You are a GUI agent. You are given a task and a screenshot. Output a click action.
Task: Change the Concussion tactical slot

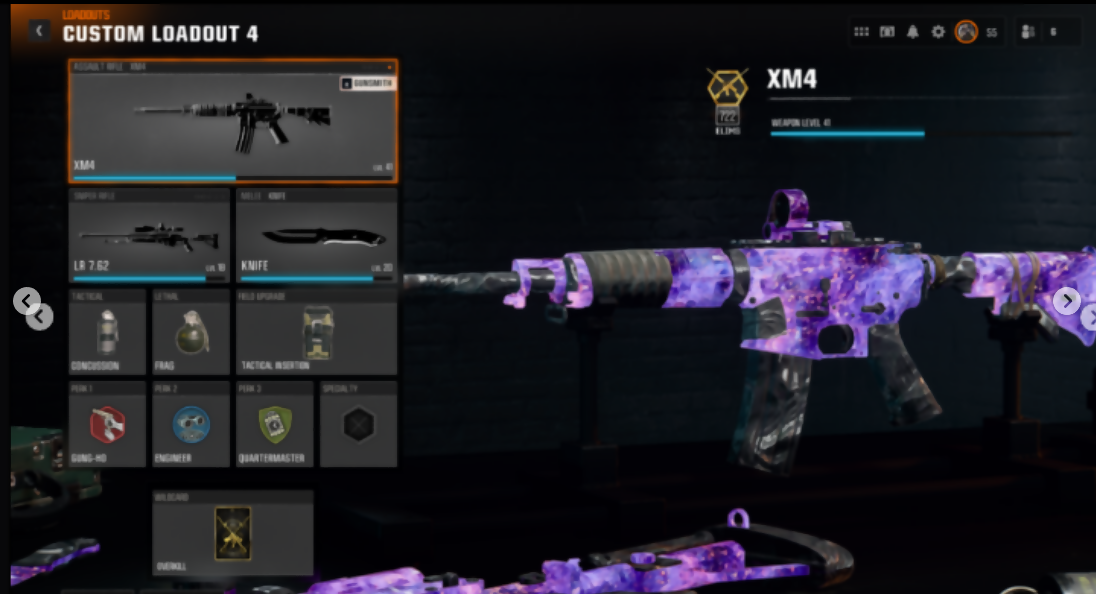[108, 332]
